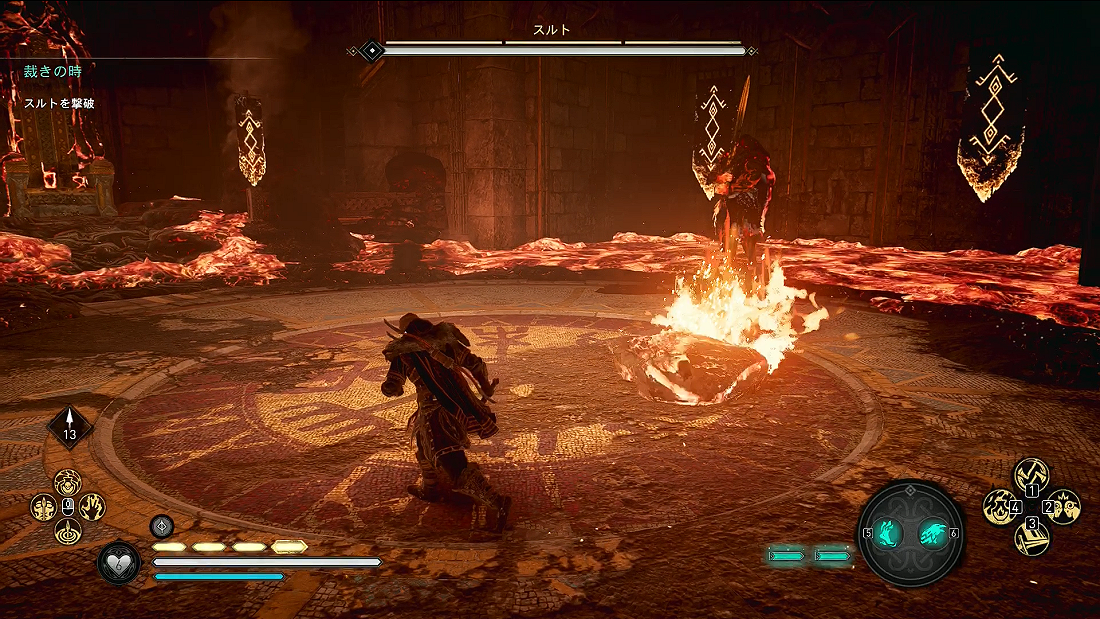Activate the top ranged ability with pouch icon

click(68, 483)
